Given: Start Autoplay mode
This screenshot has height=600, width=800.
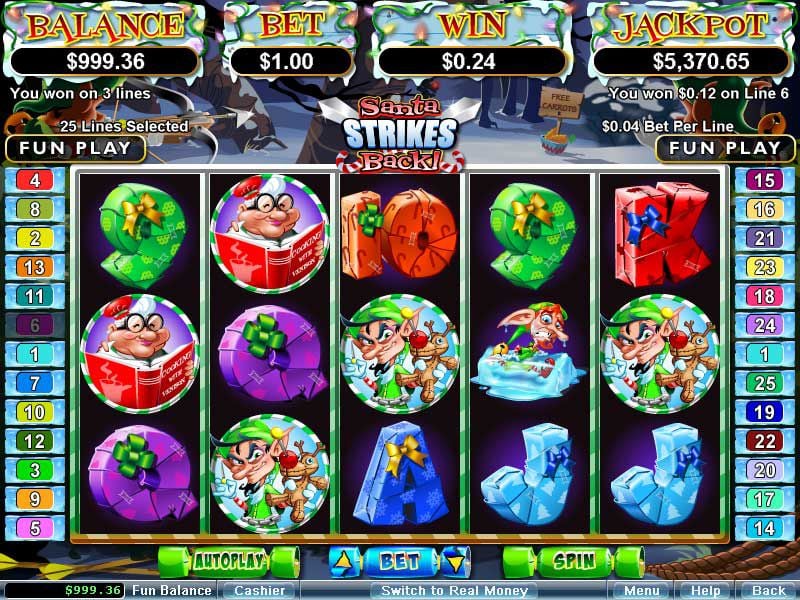Looking at the screenshot, I should 228,561.
